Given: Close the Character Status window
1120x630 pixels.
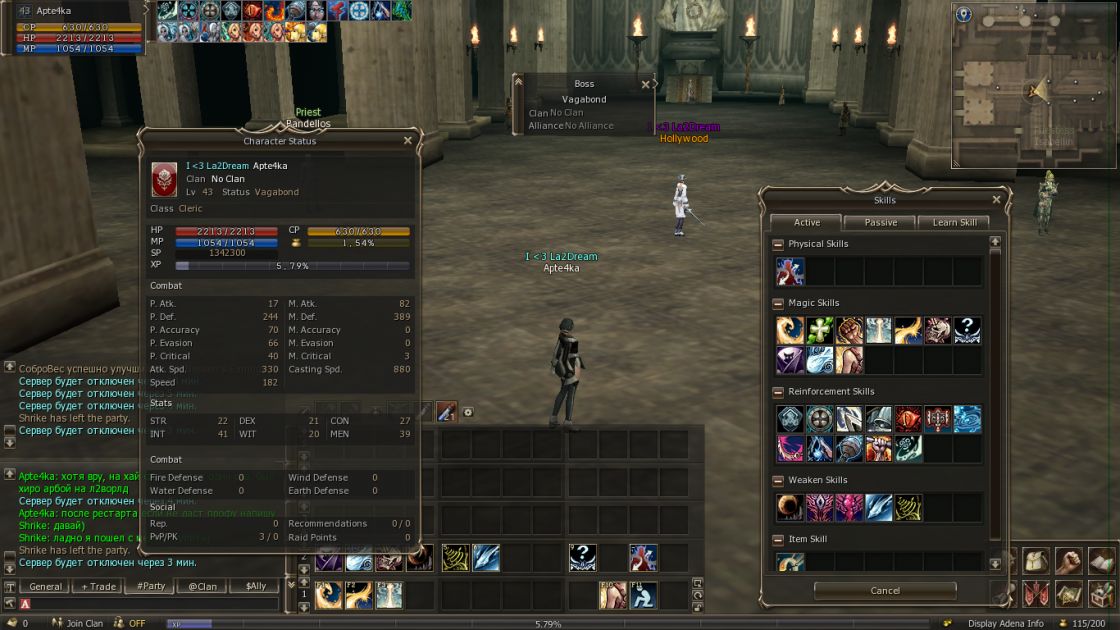Looking at the screenshot, I should [x=407, y=141].
